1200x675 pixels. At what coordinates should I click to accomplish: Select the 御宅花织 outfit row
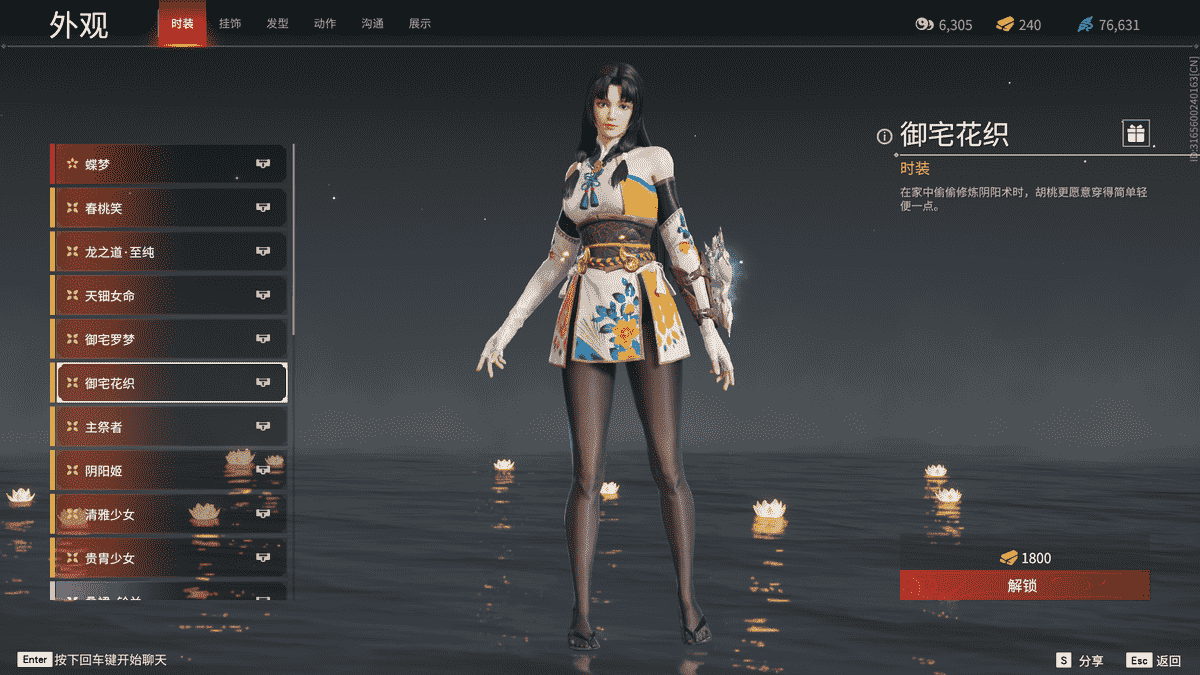pos(168,383)
